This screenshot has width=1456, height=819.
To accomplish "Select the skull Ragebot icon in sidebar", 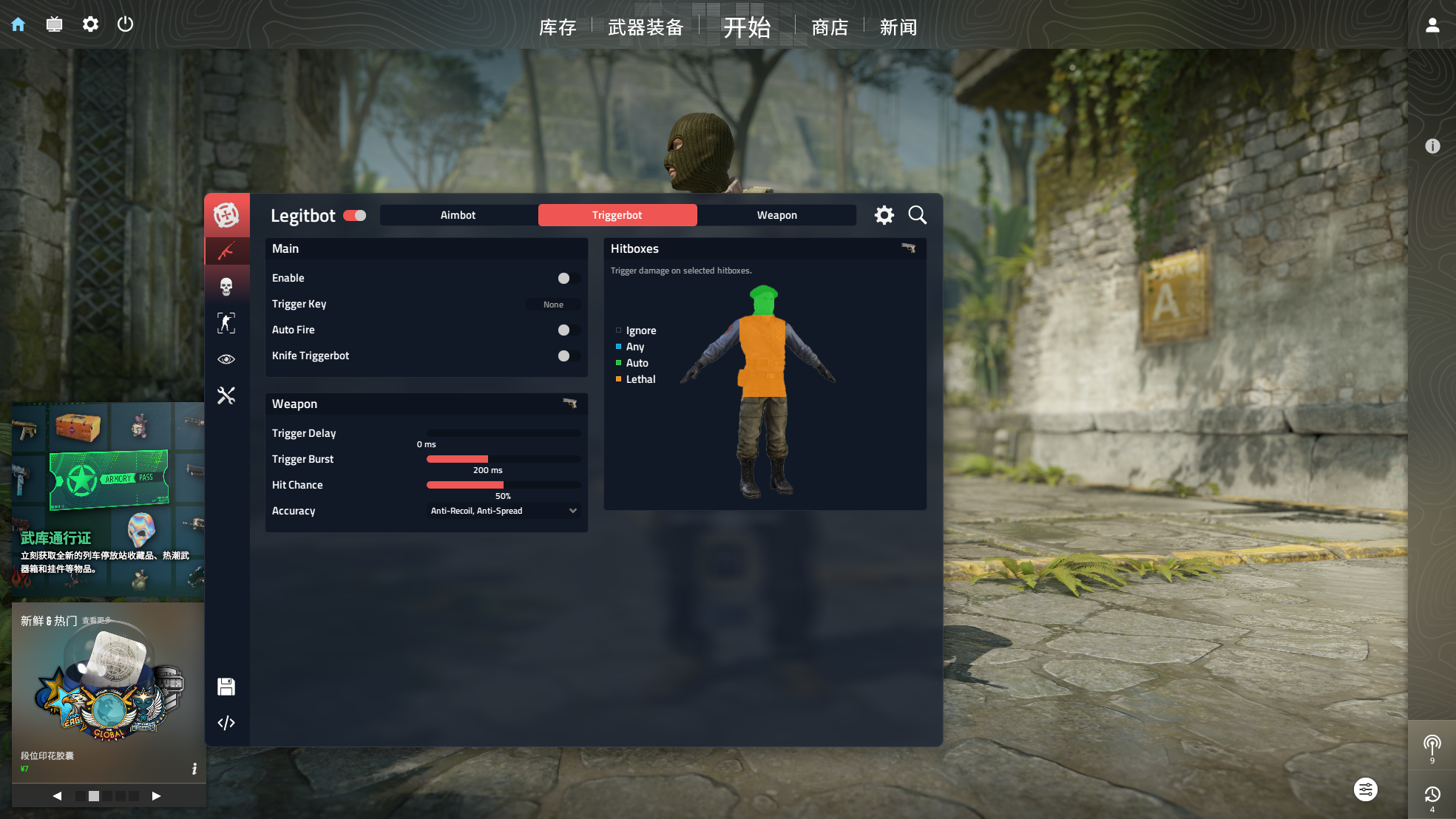I will [227, 285].
